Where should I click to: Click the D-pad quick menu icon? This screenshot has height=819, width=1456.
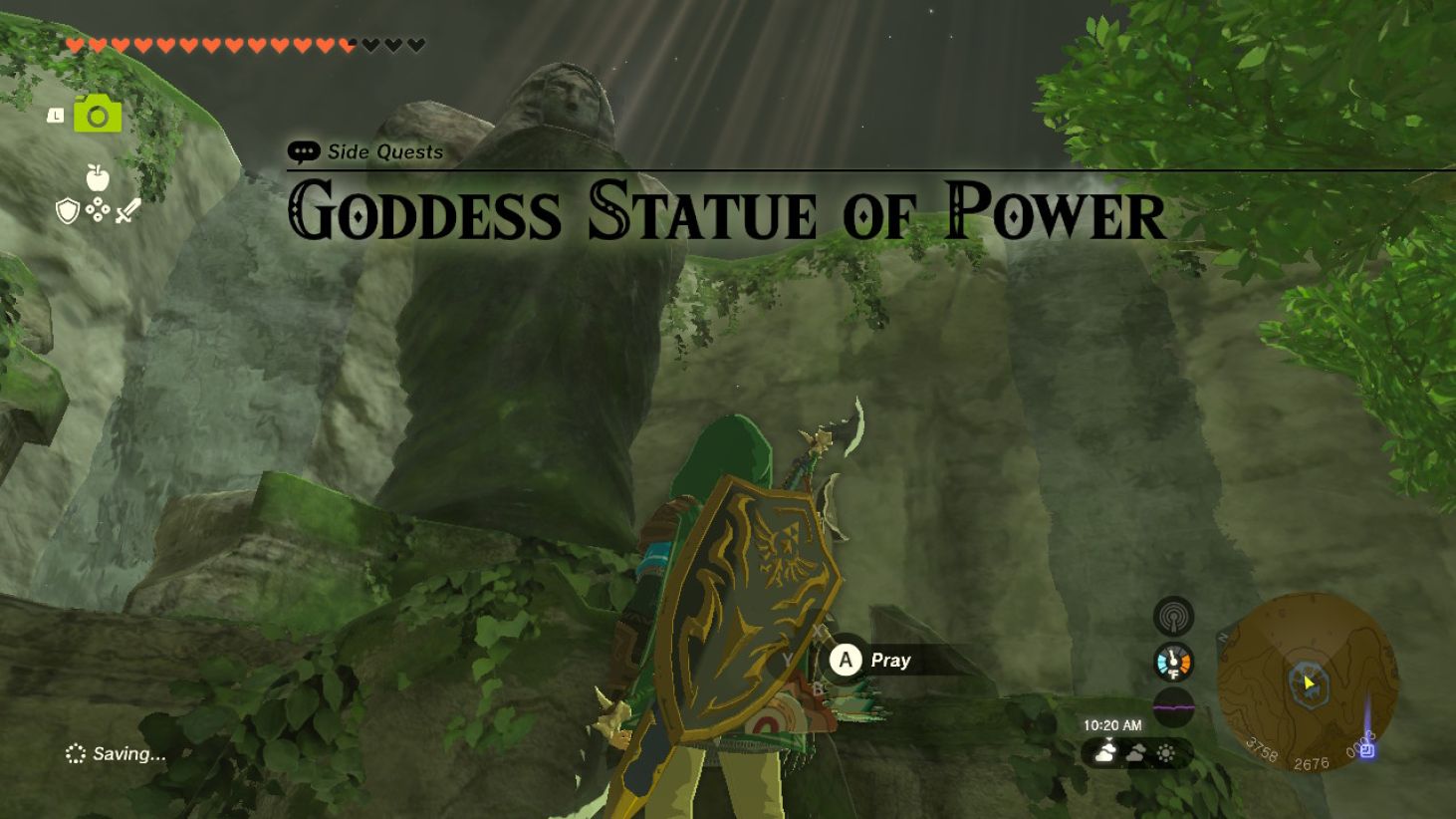pos(97,208)
